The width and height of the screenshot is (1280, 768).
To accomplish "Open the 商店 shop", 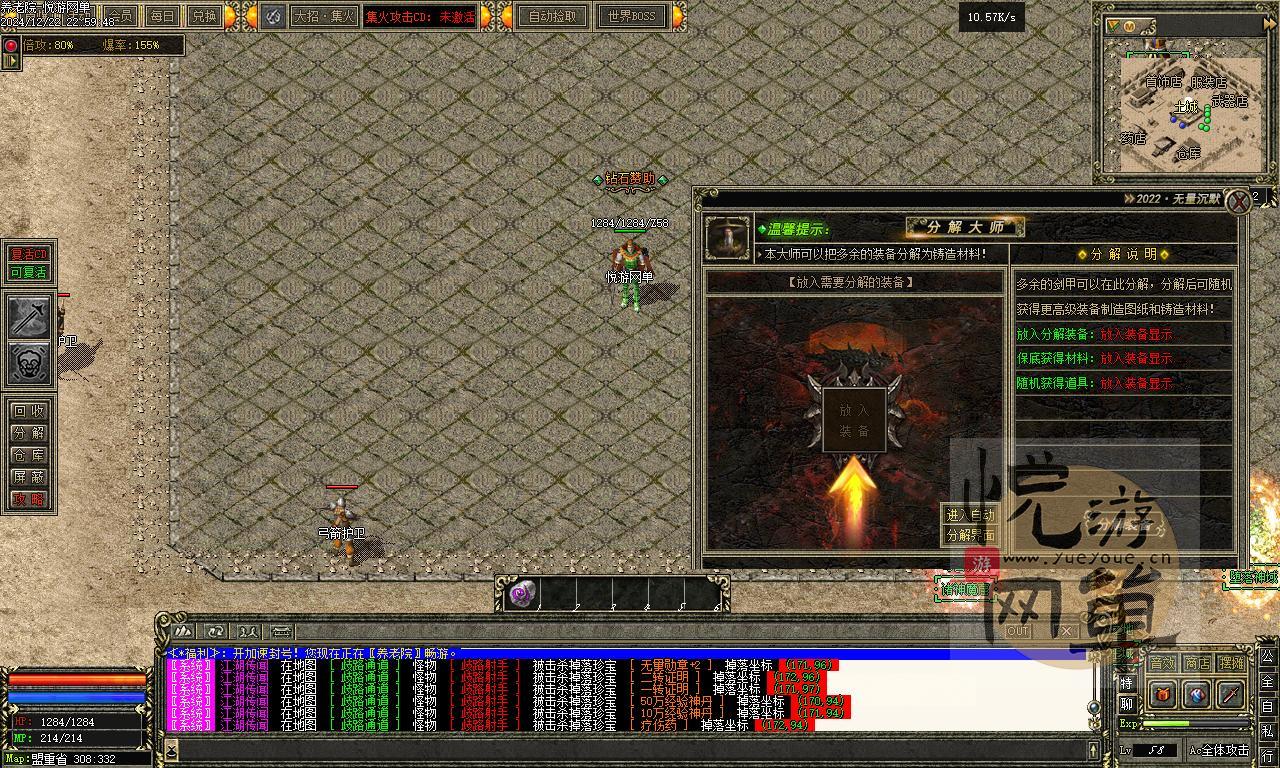I will pos(1197,663).
